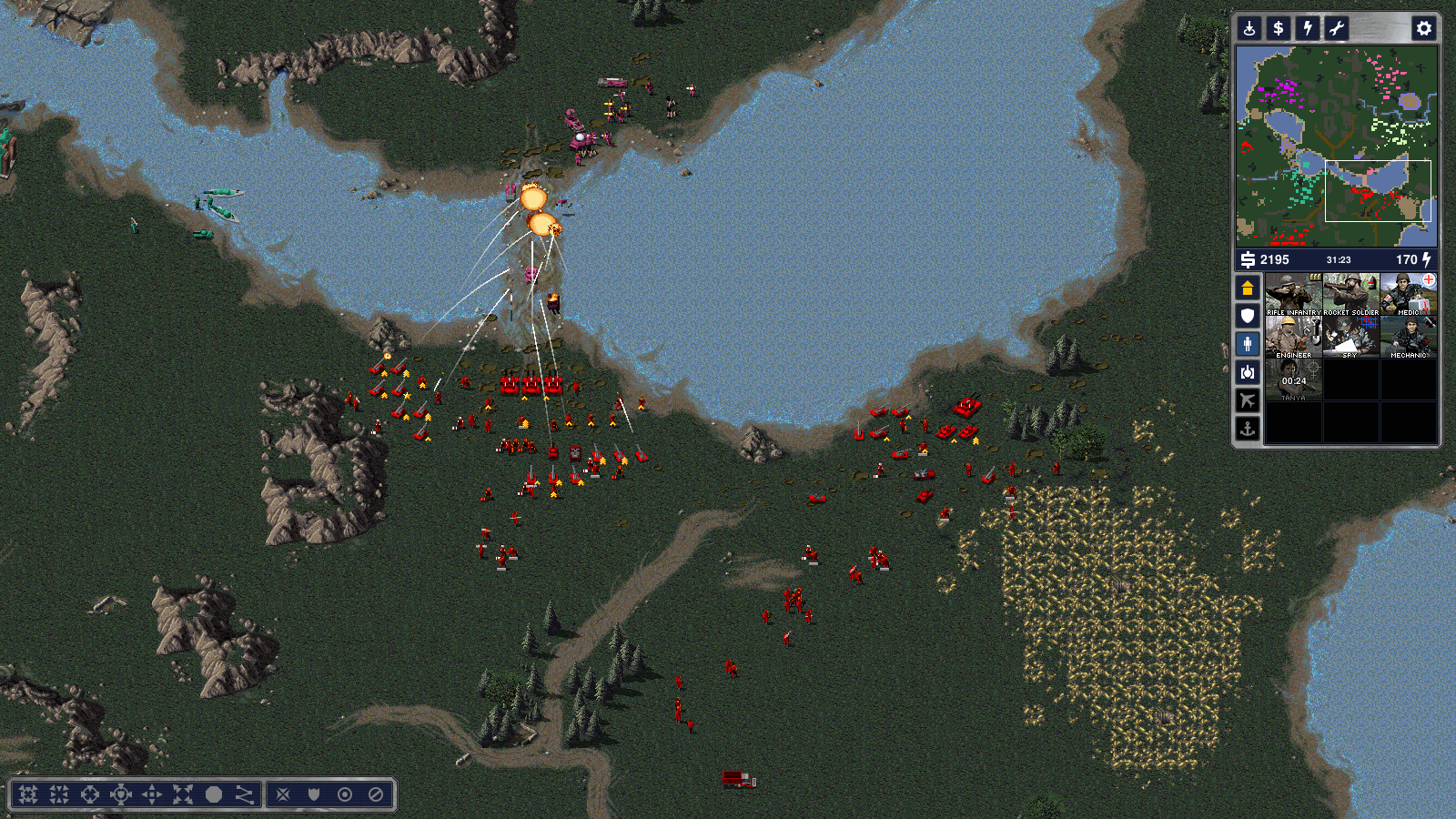1456x819 pixels.
Task: Activate repair mode wrench button
Action: 1337,28
